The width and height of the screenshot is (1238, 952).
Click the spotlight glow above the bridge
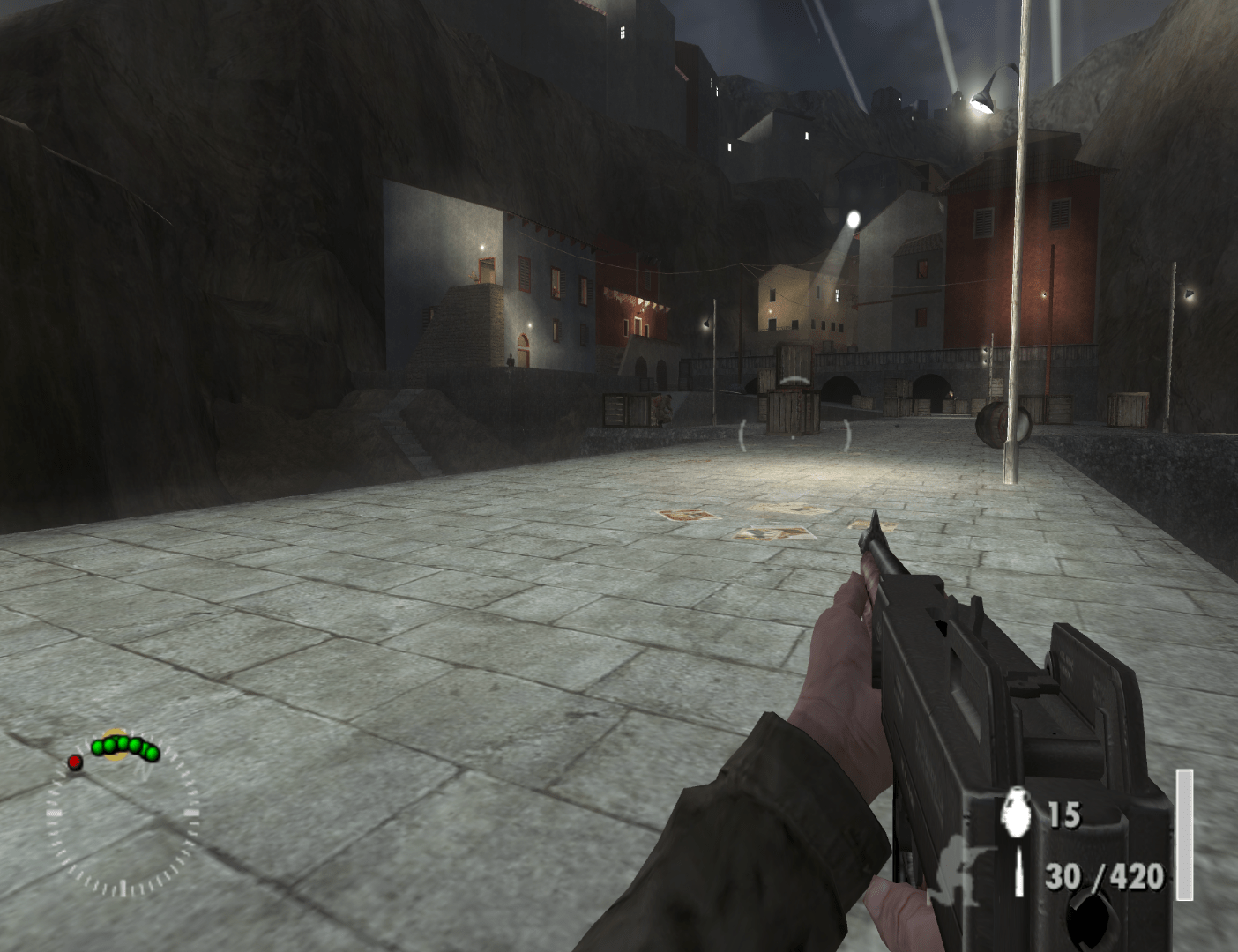pos(852,218)
